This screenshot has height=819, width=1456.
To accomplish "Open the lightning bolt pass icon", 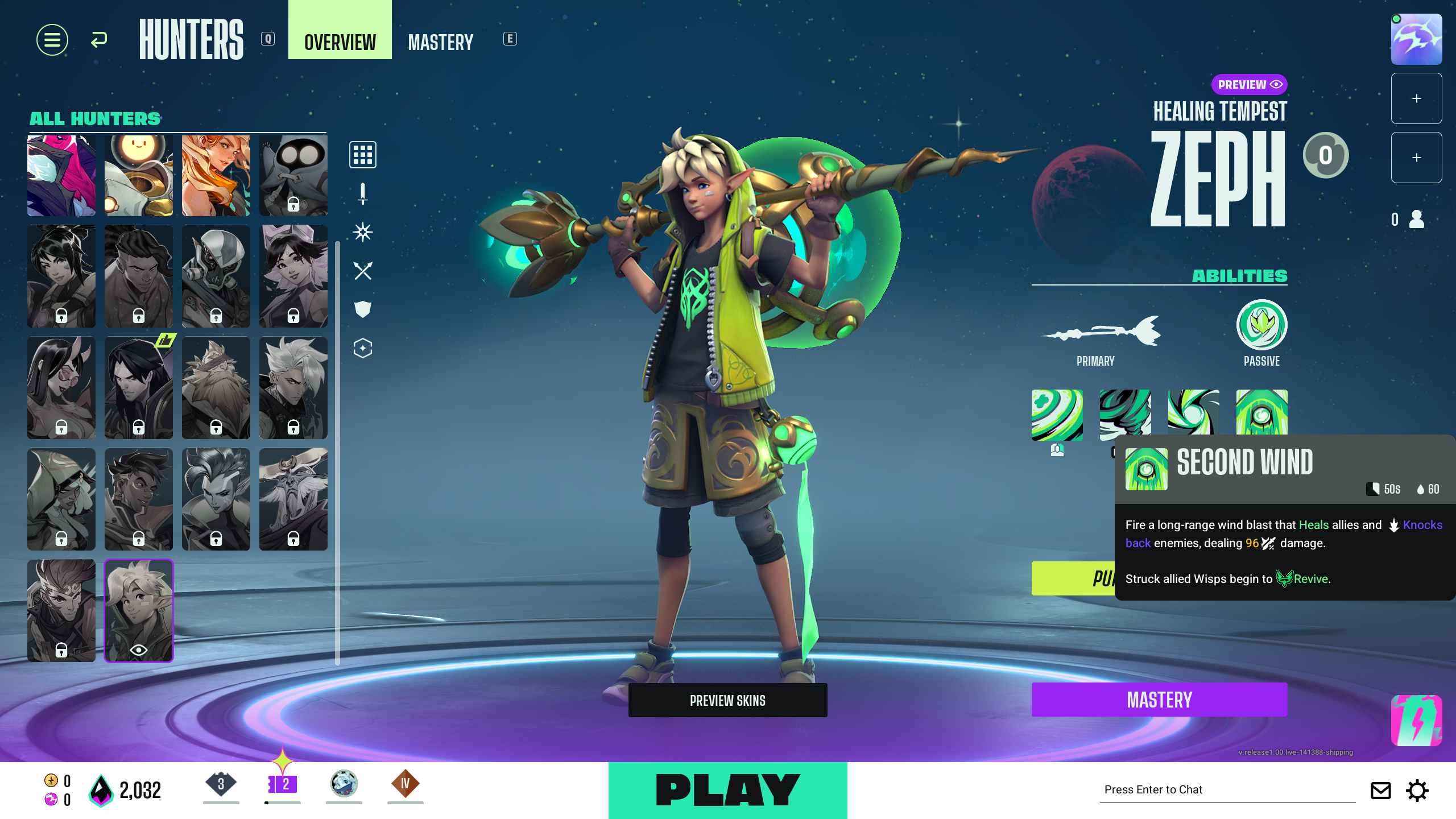I will [x=1416, y=721].
